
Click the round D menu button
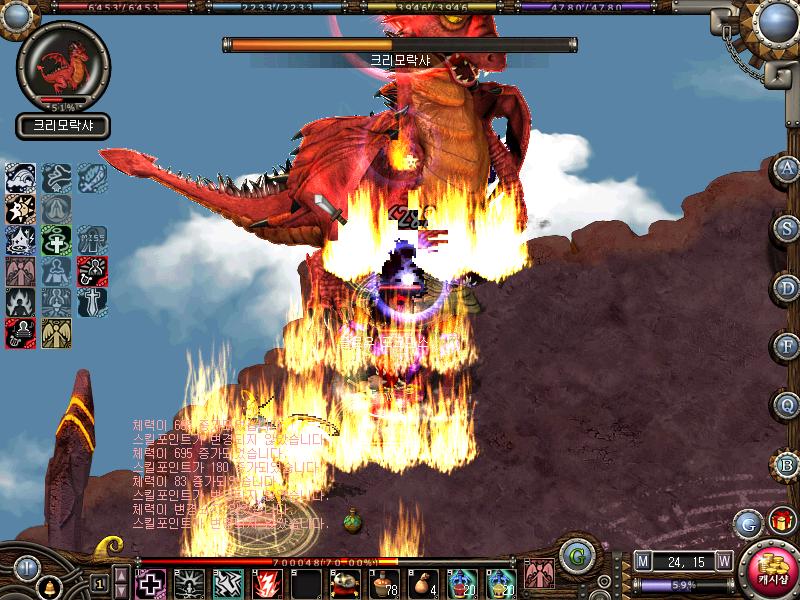787,287
